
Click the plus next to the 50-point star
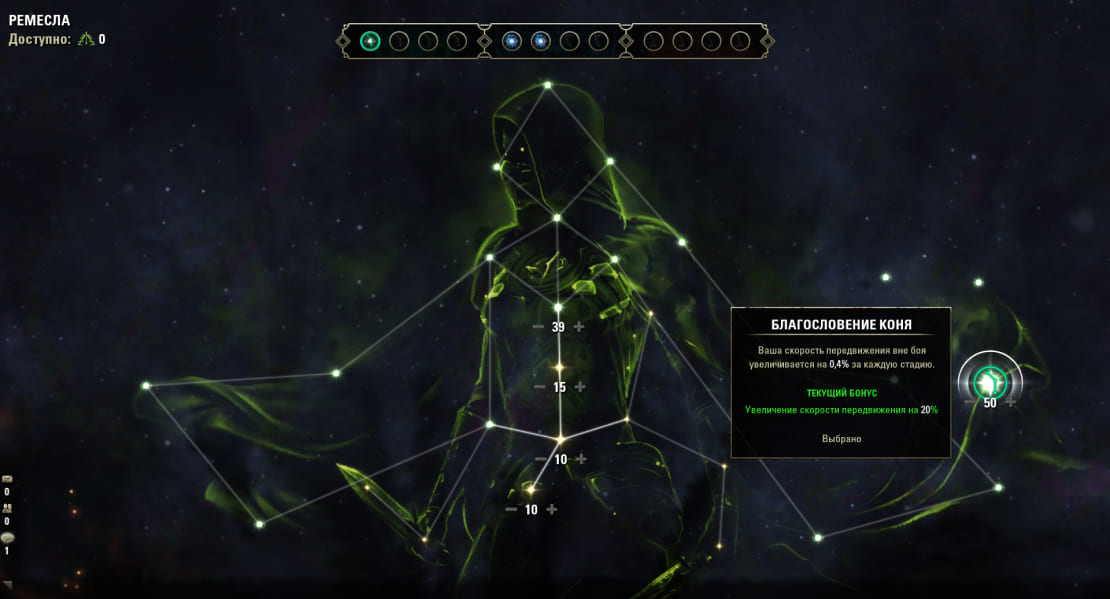[x=1011, y=402]
